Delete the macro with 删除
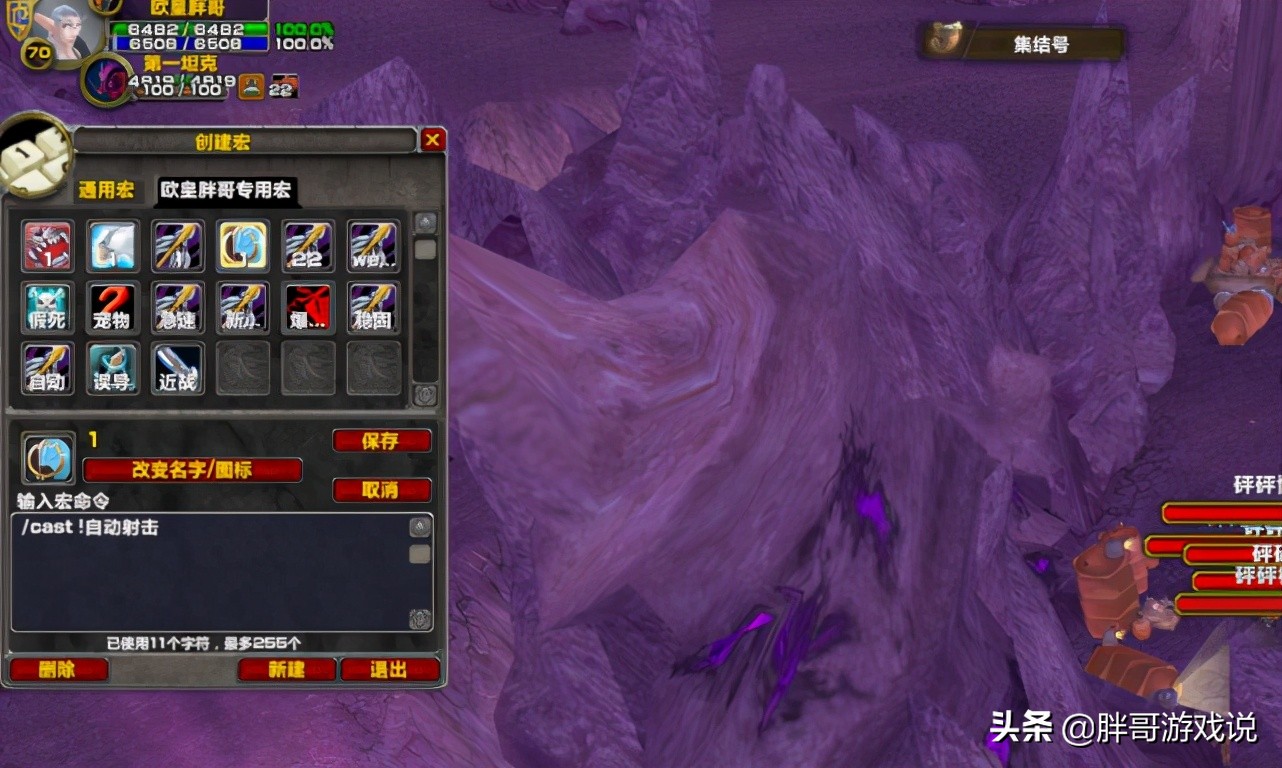This screenshot has height=768, width=1282. pos(58,670)
